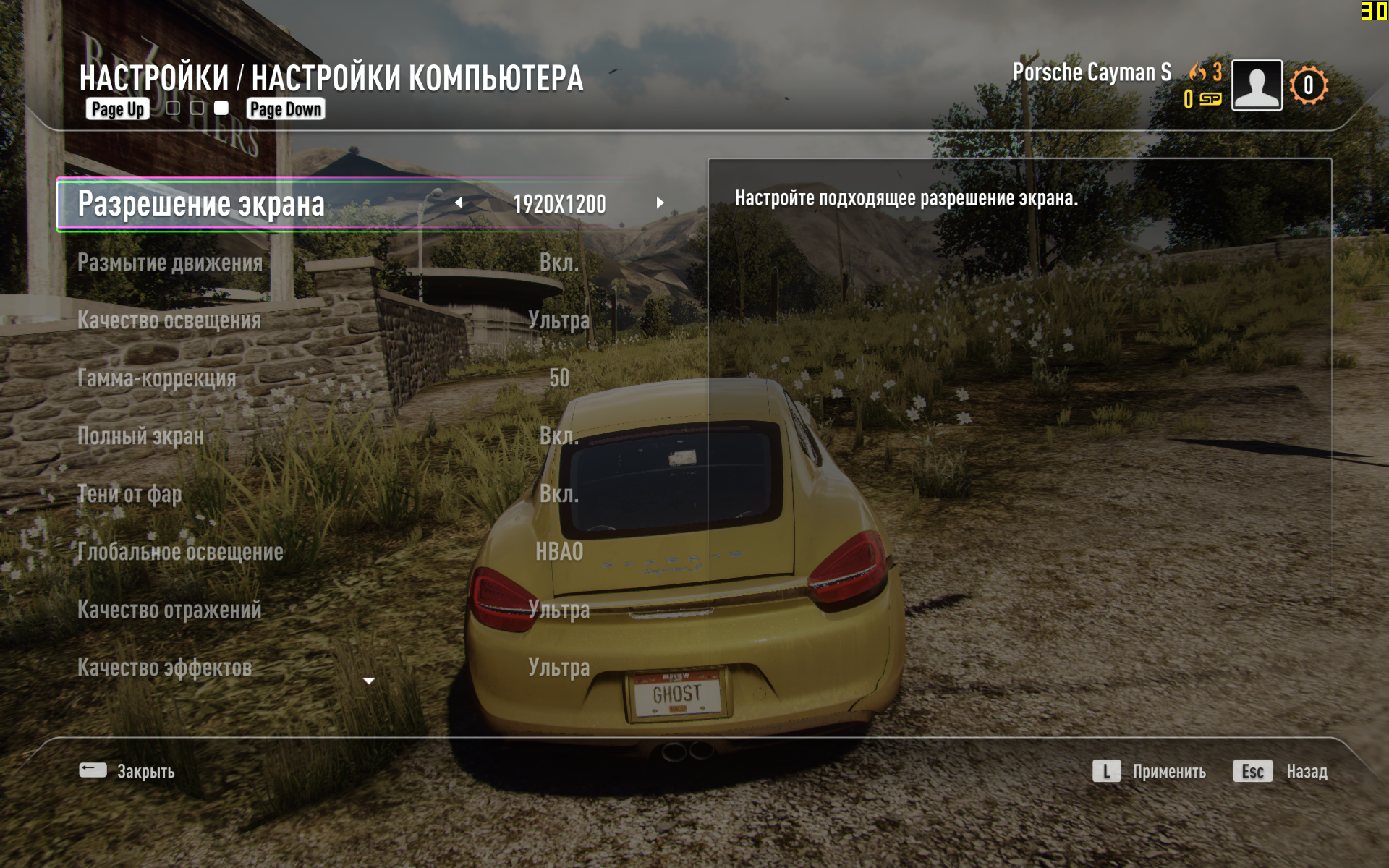Viewport: 1389px width, 868px height.
Task: Switch to the first settings page indicator
Action: click(173, 109)
